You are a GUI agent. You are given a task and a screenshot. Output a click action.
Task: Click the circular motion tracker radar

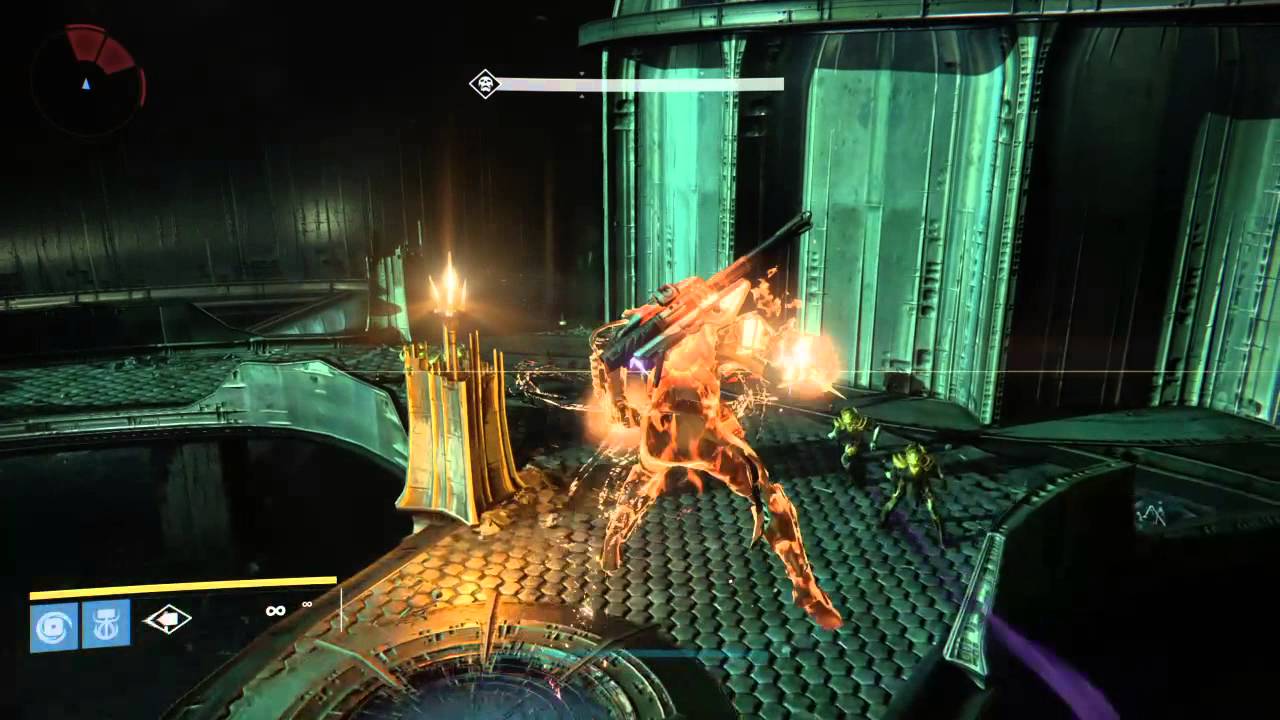pos(88,79)
